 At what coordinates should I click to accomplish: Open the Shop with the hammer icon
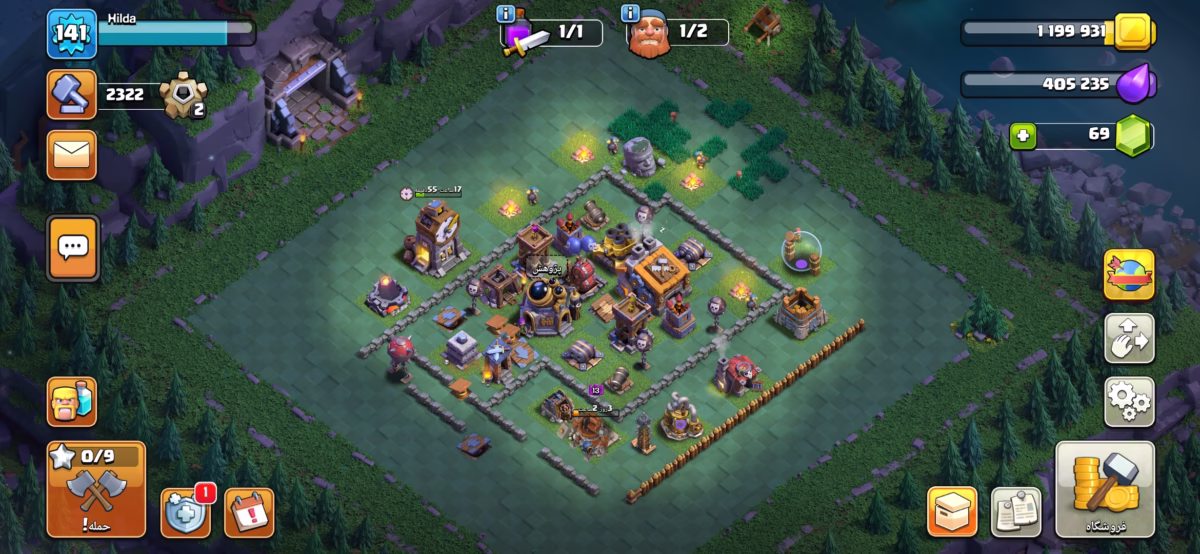click(1104, 489)
